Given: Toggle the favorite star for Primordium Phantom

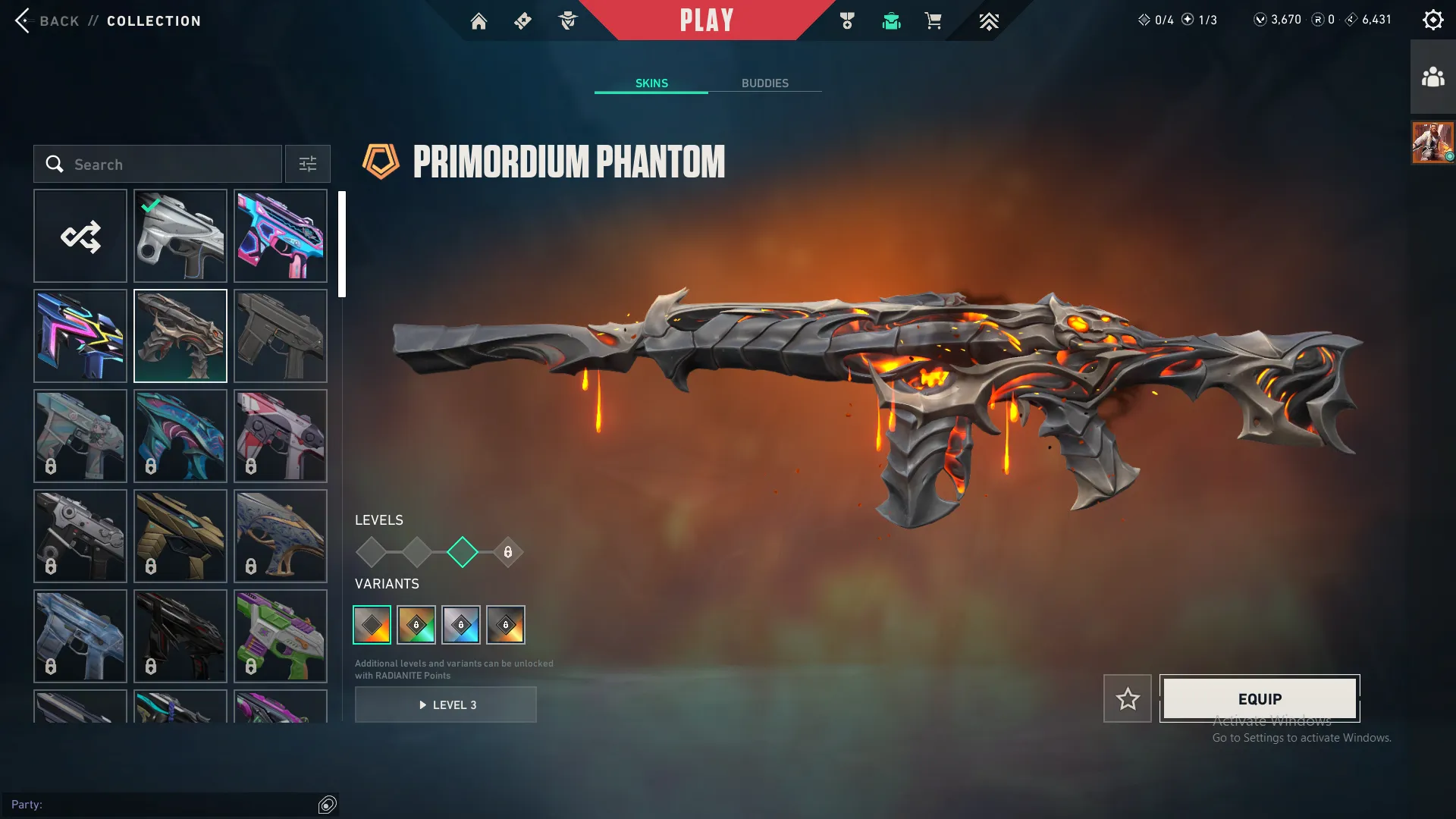Looking at the screenshot, I should click(x=1128, y=698).
